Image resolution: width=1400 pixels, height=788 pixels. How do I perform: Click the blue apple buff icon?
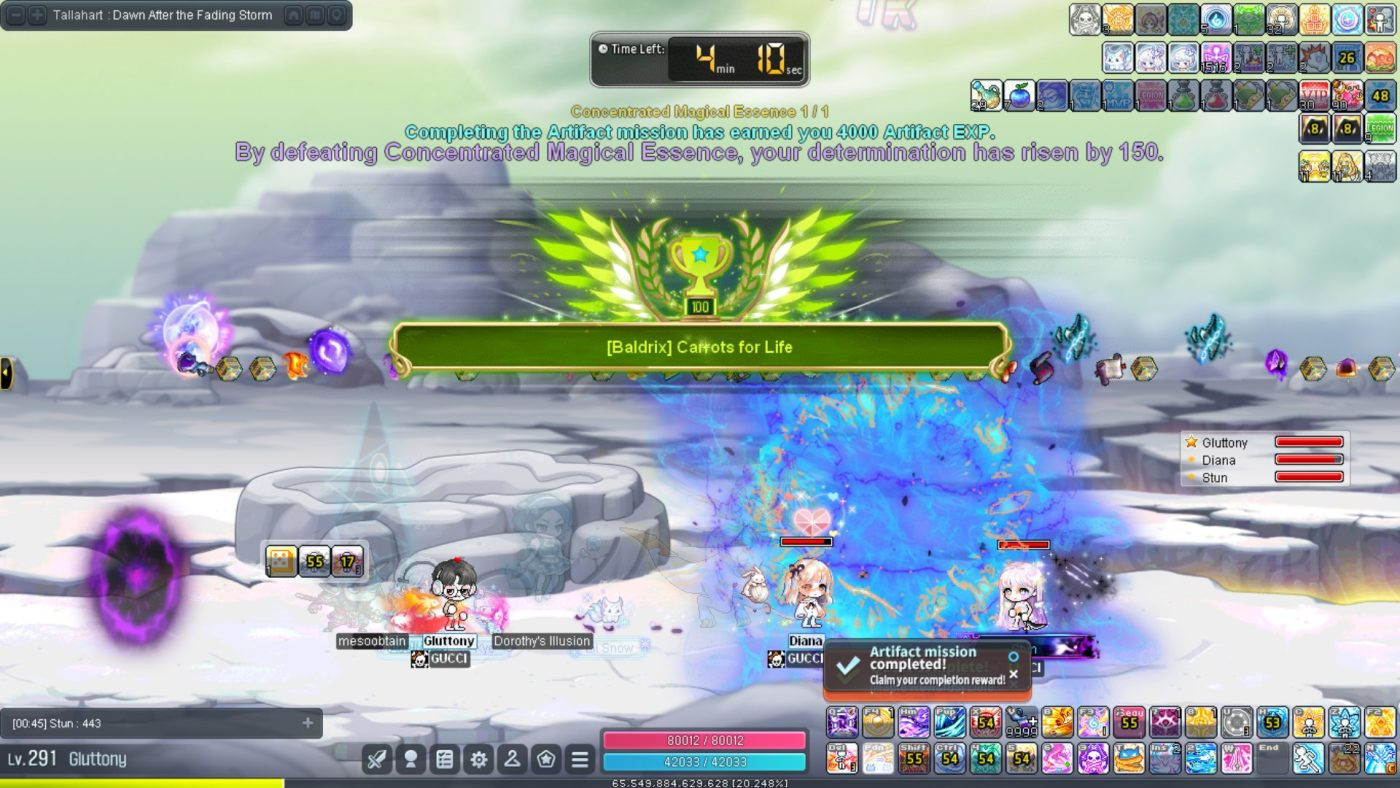pos(1018,95)
